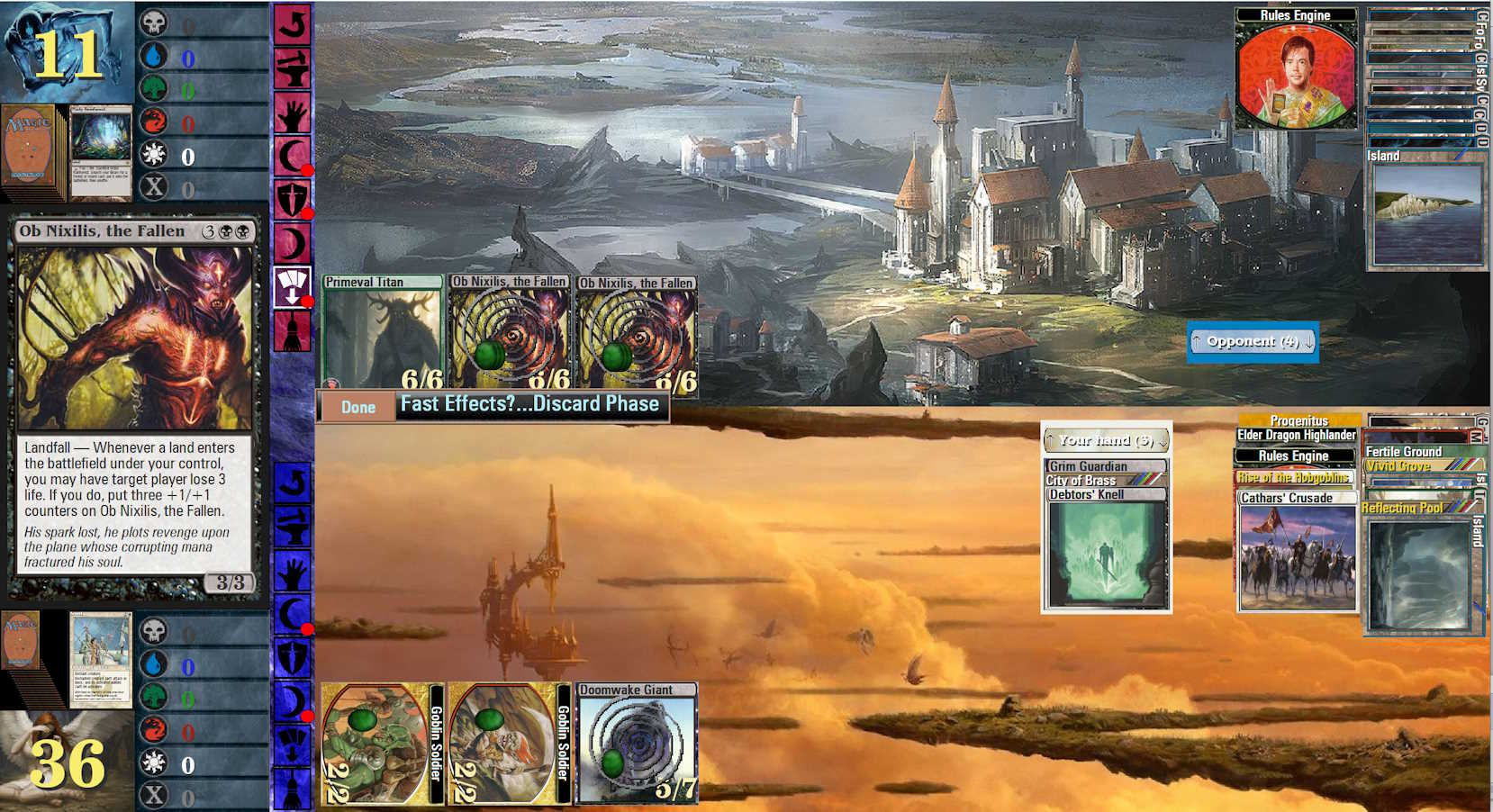Expand the Opponent hand panel

click(x=1252, y=341)
